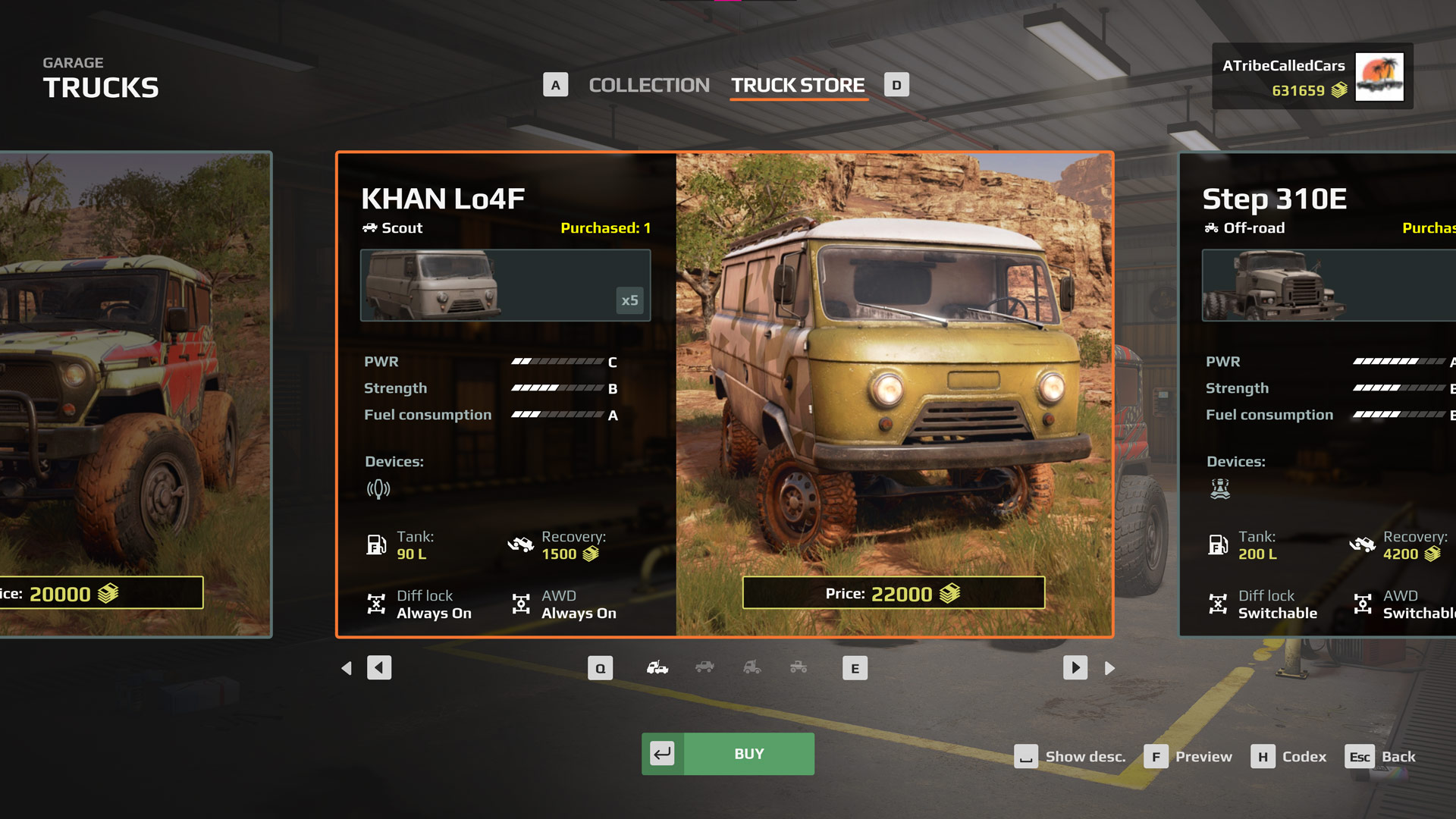Filter by the semi truck category icon
Viewport: 1456px width, 819px height.
pyautogui.click(x=752, y=668)
